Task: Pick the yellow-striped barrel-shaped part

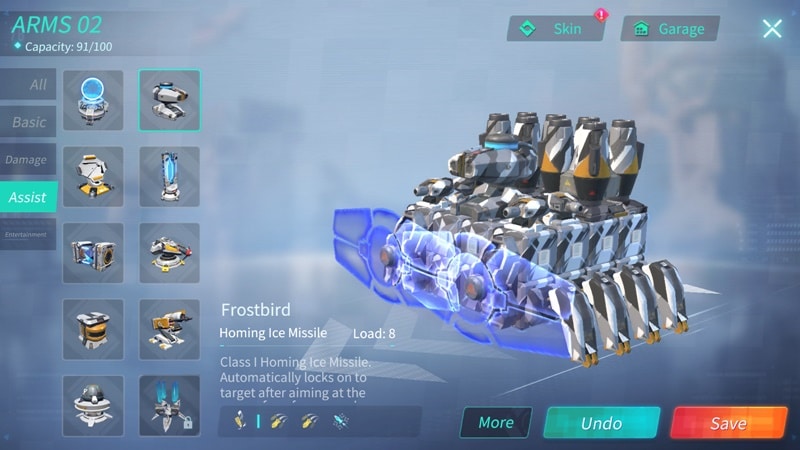Action: tap(93, 329)
